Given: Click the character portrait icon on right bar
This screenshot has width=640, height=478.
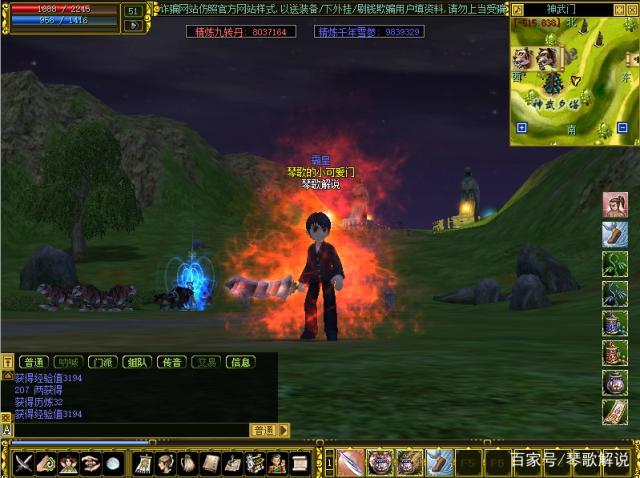Looking at the screenshot, I should [x=615, y=206].
